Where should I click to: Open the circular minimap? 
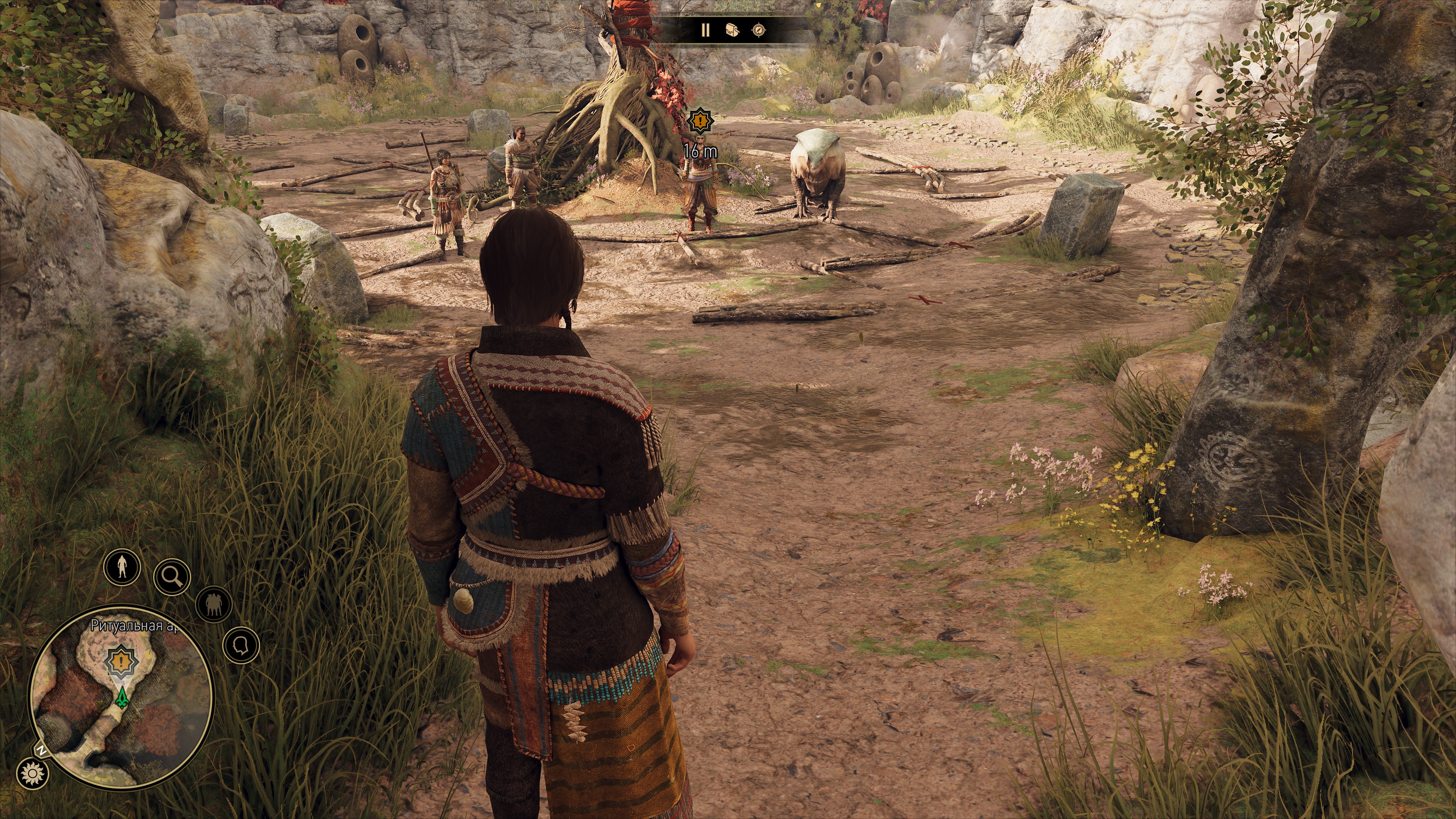tap(121, 701)
